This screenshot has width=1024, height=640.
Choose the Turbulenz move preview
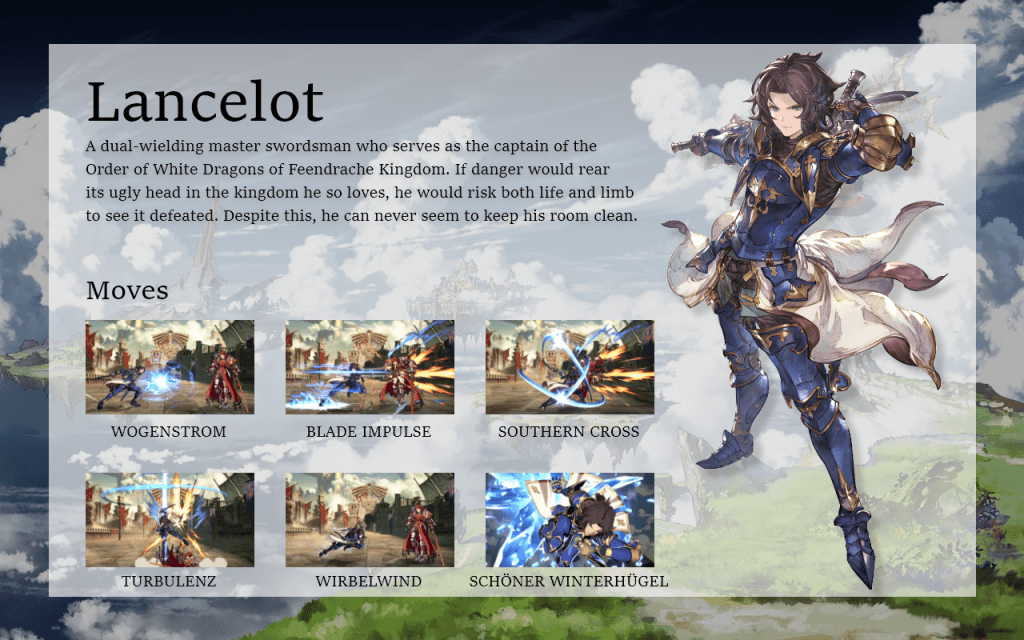tap(169, 520)
